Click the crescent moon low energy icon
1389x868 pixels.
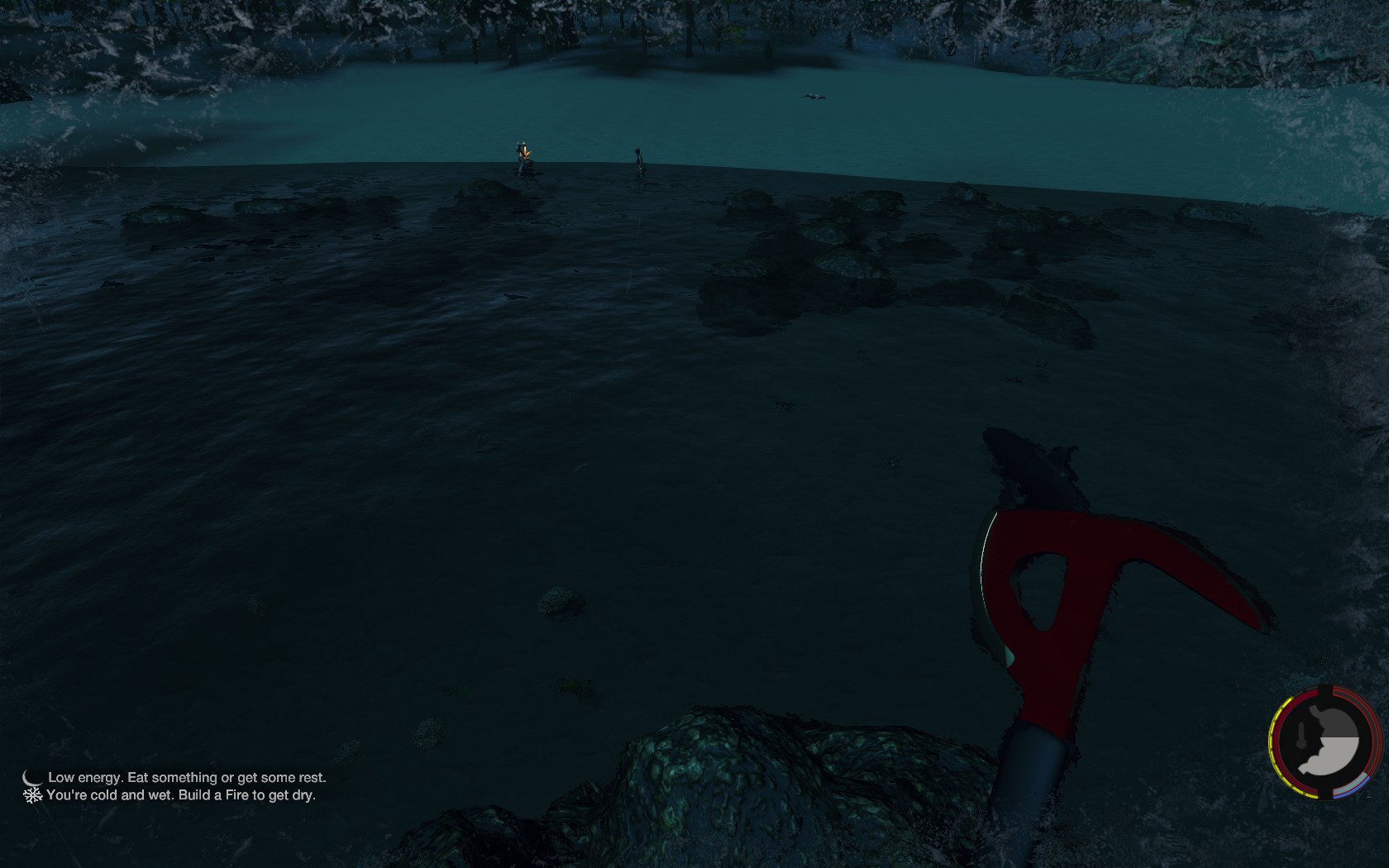pyautogui.click(x=32, y=777)
